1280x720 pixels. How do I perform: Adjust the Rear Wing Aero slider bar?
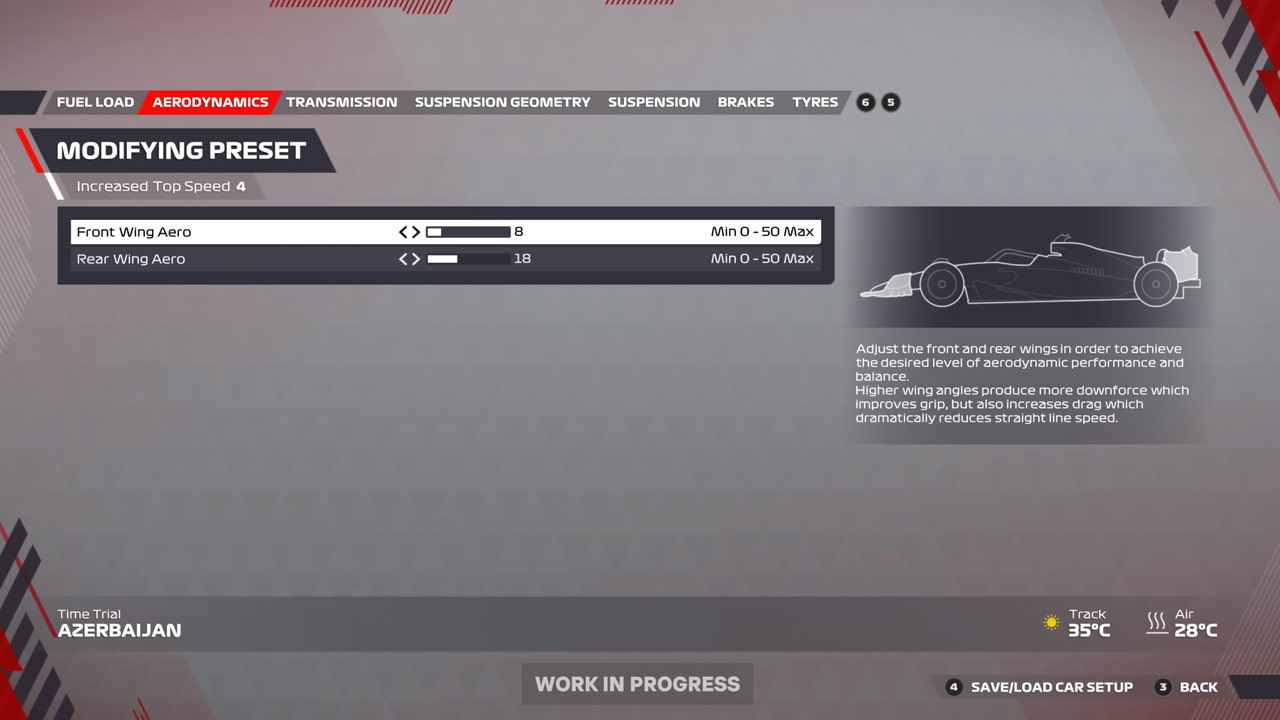coord(468,259)
